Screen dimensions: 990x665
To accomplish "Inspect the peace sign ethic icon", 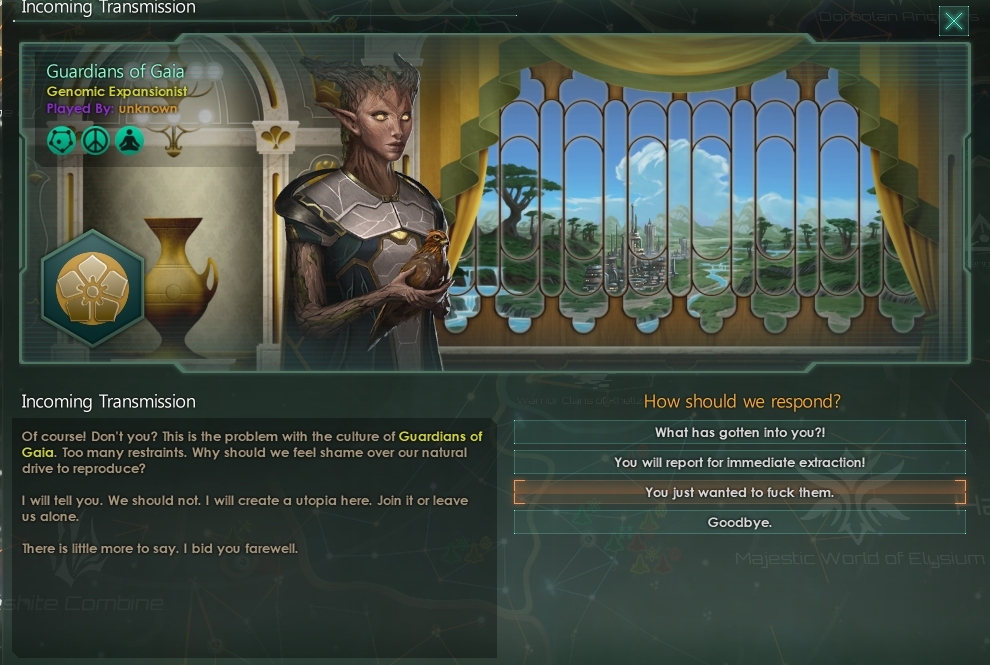I will pyautogui.click(x=95, y=141).
